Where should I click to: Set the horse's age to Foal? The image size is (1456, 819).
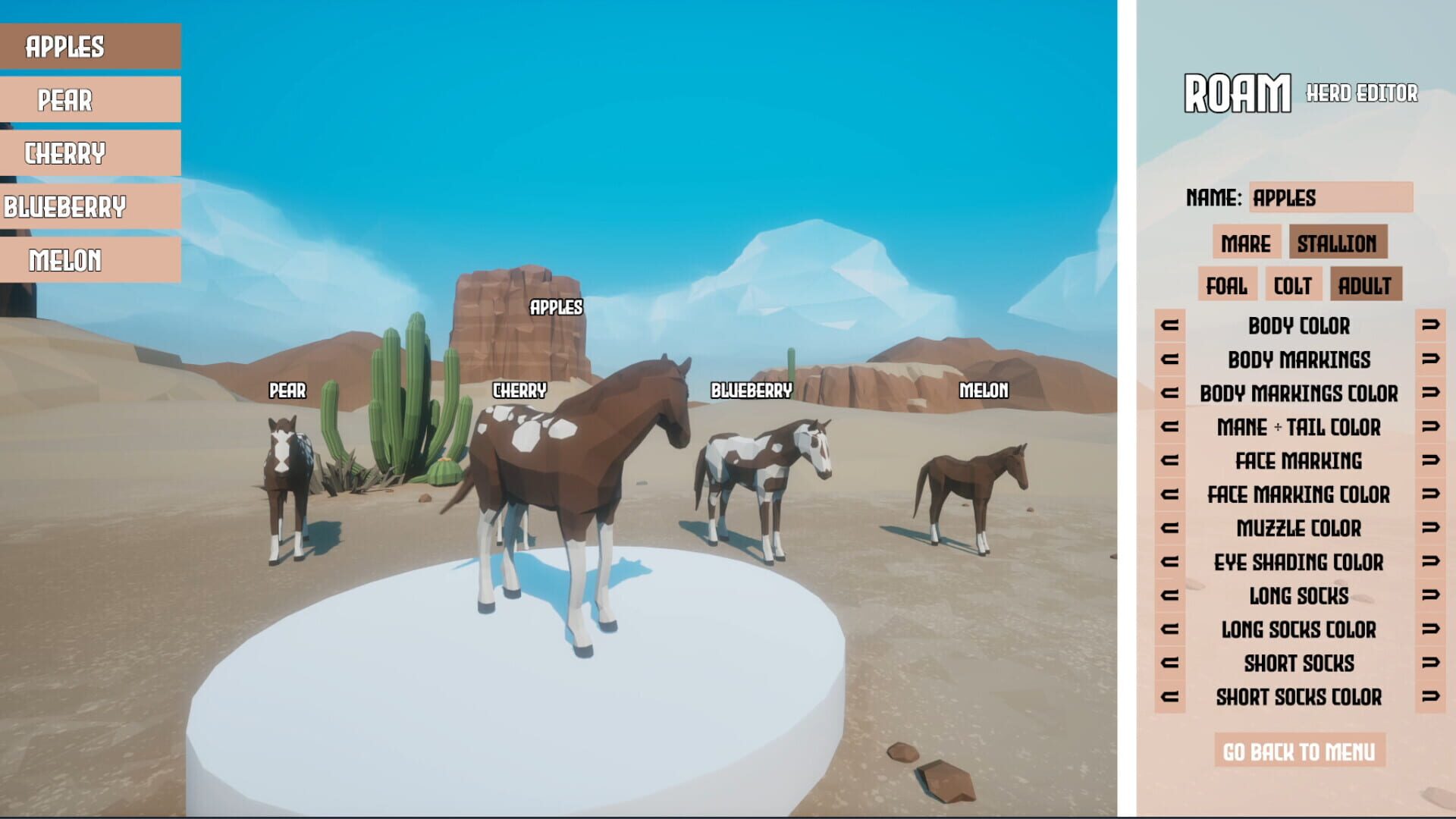pyautogui.click(x=1227, y=286)
